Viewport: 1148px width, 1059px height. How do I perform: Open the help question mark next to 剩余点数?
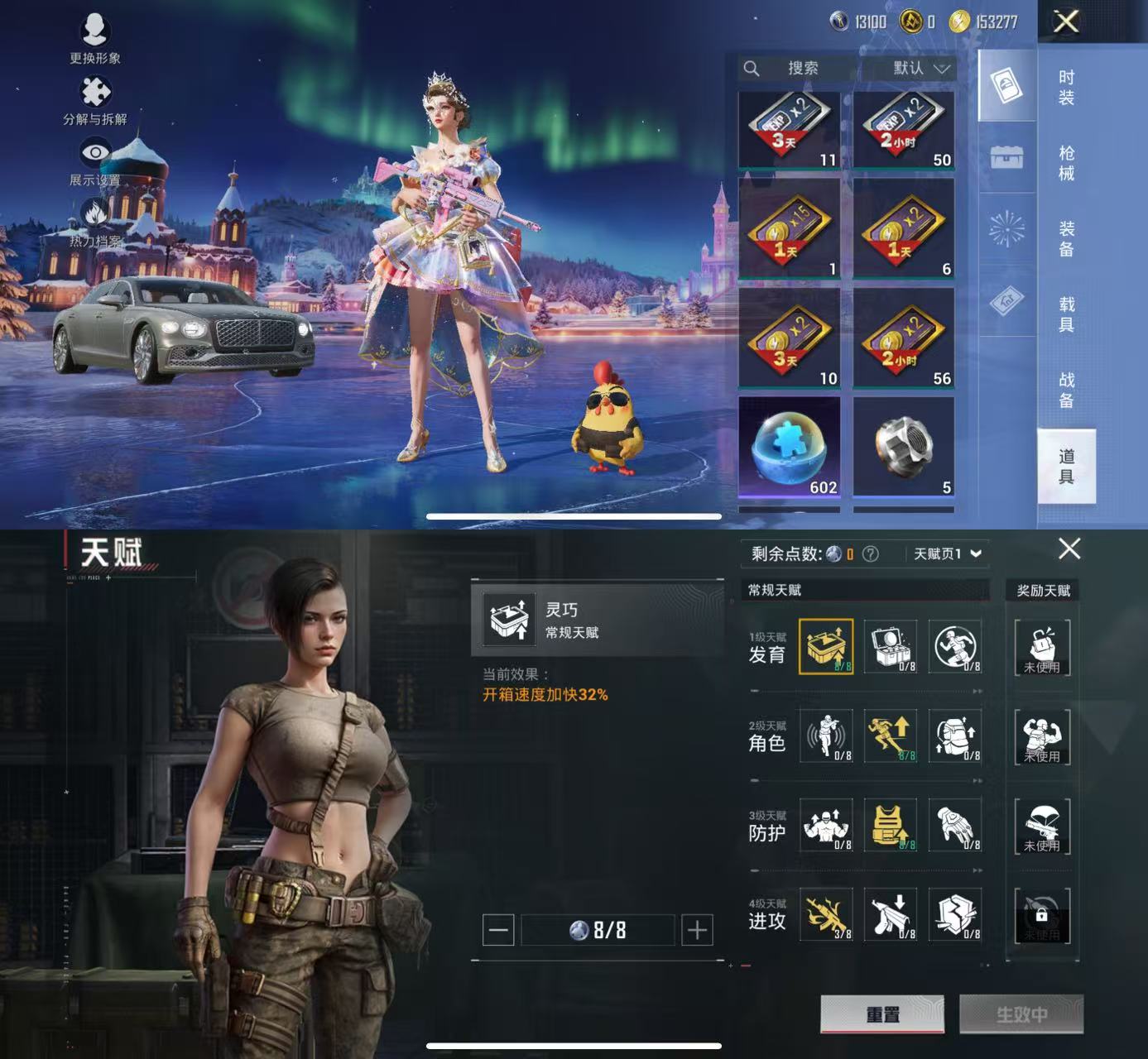(869, 553)
